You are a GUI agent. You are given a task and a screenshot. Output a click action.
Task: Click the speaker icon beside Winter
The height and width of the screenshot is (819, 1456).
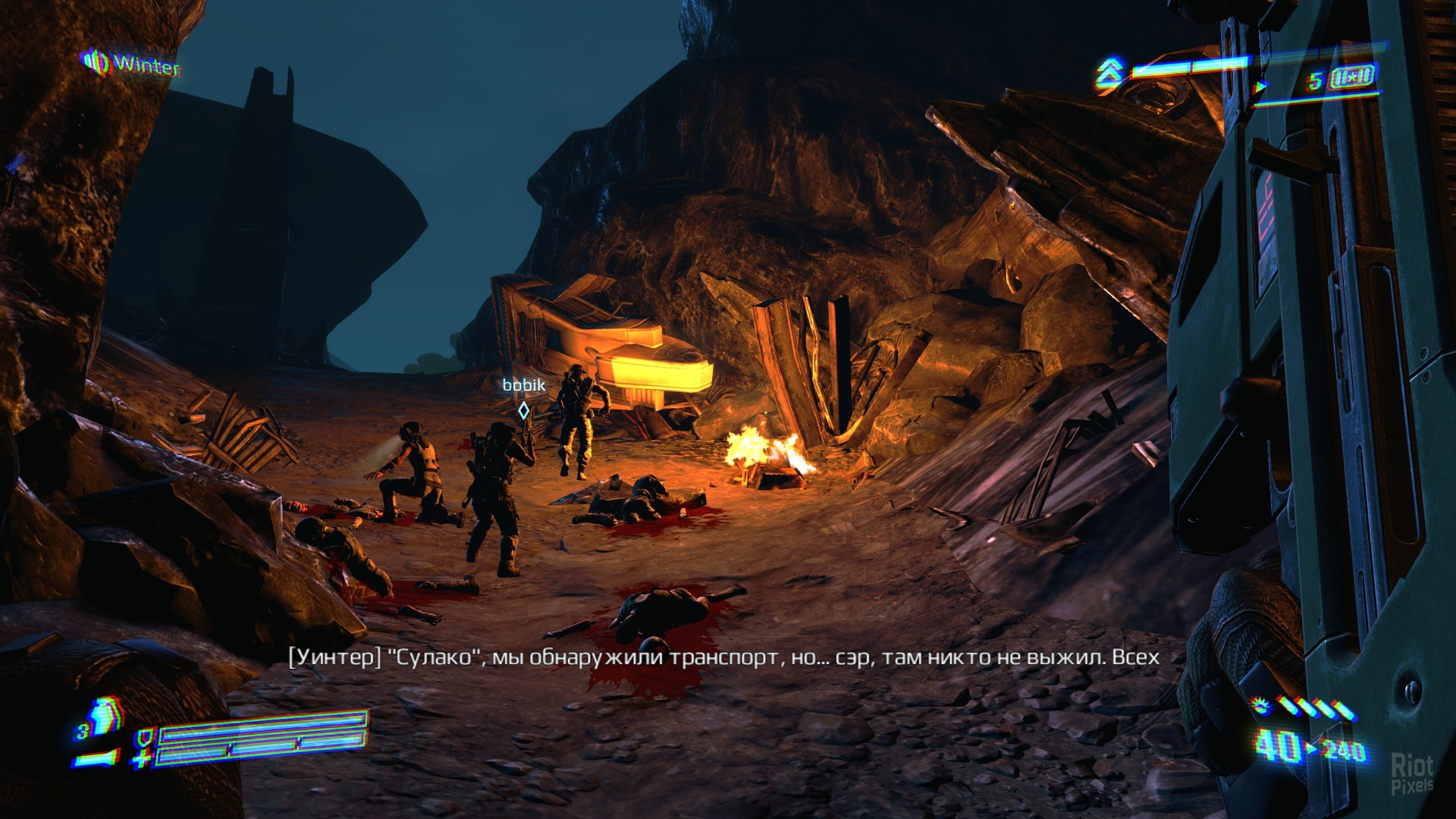click(x=96, y=62)
